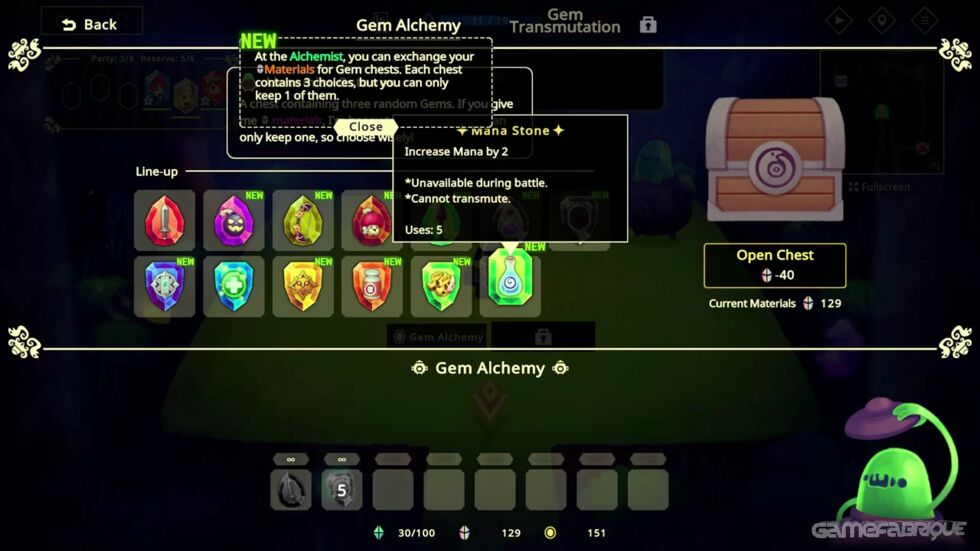Select the teal healing cross gem
The height and width of the screenshot is (551, 980).
pos(234,286)
